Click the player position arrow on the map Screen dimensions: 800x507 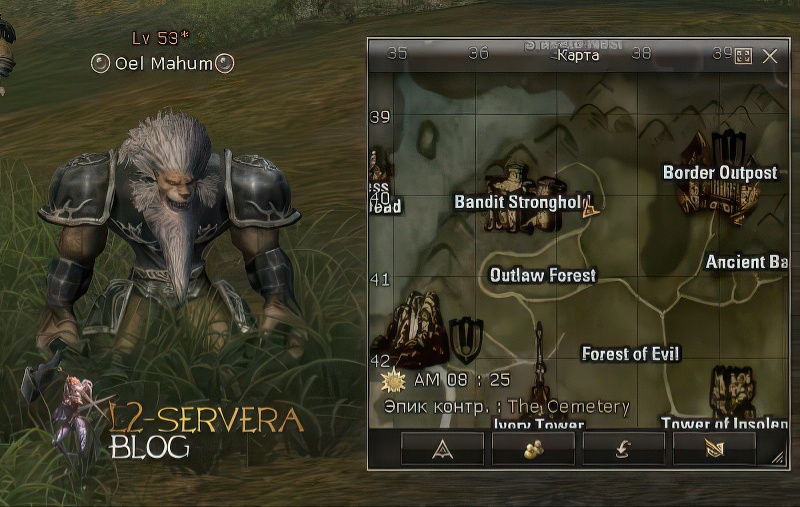coord(590,208)
